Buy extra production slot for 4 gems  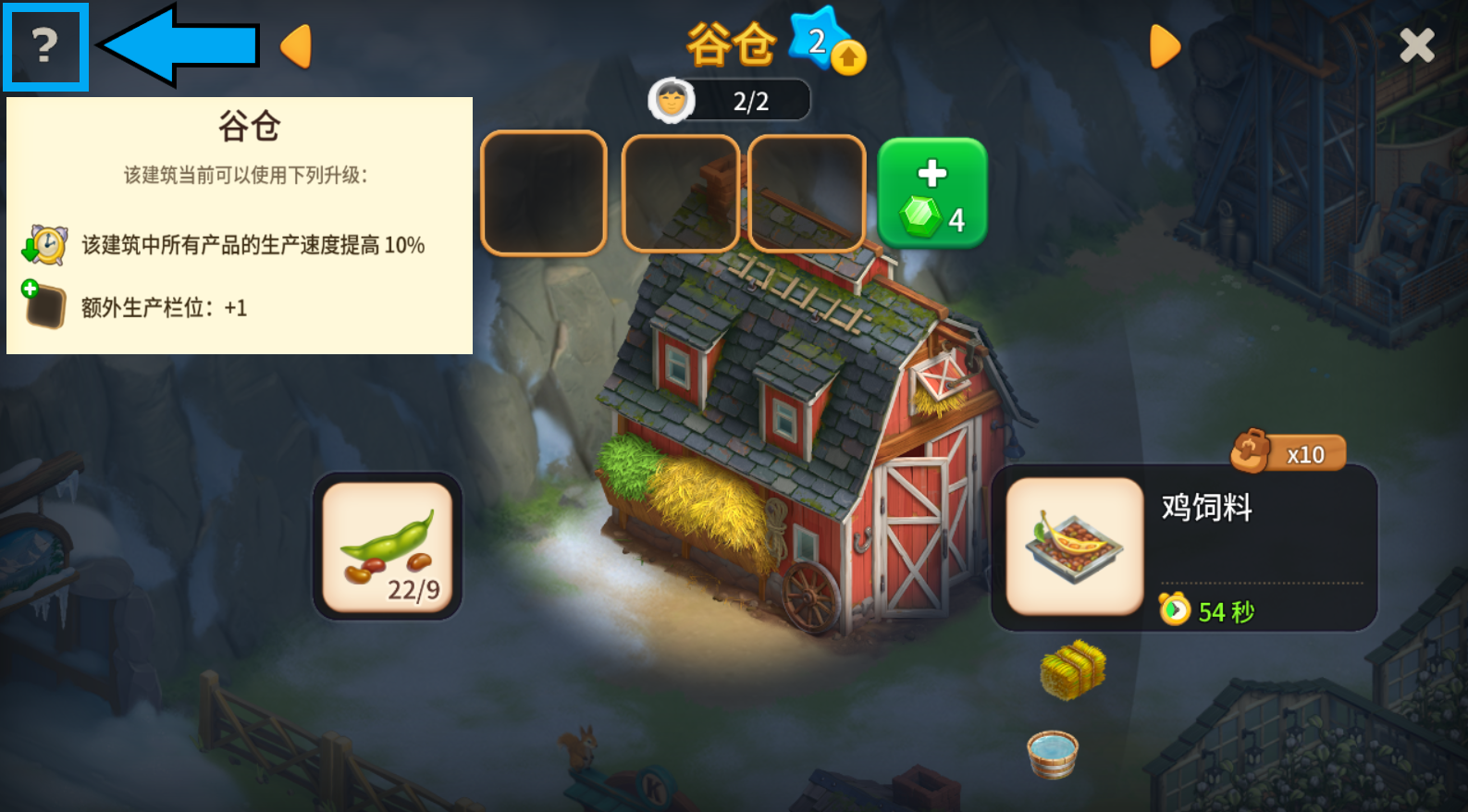[932, 193]
